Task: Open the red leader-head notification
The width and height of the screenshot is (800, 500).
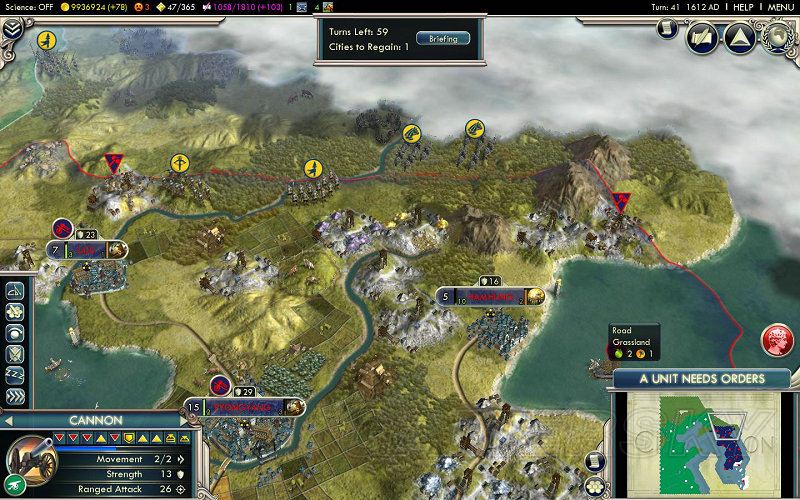Action: click(776, 339)
